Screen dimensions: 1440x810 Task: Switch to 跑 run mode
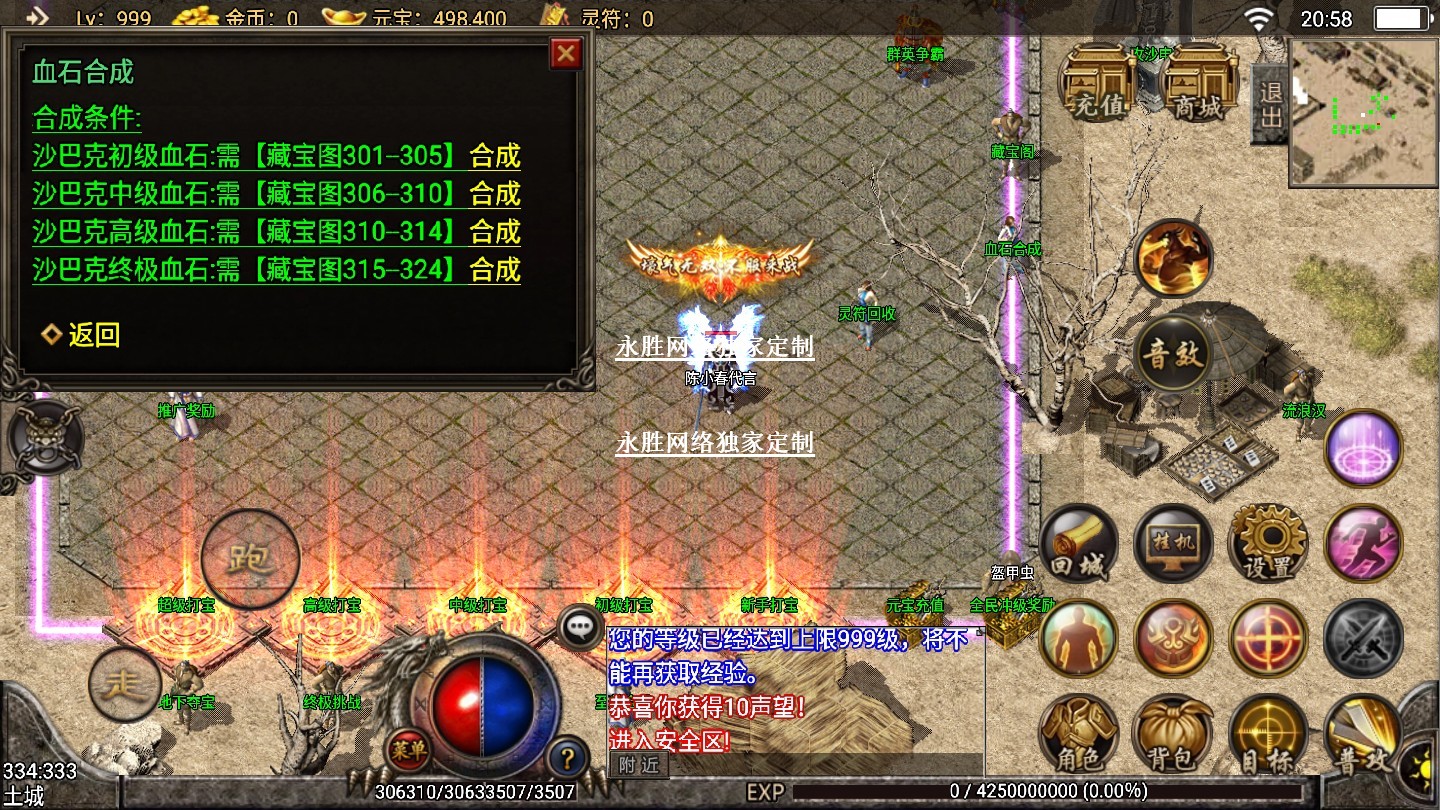[250, 558]
